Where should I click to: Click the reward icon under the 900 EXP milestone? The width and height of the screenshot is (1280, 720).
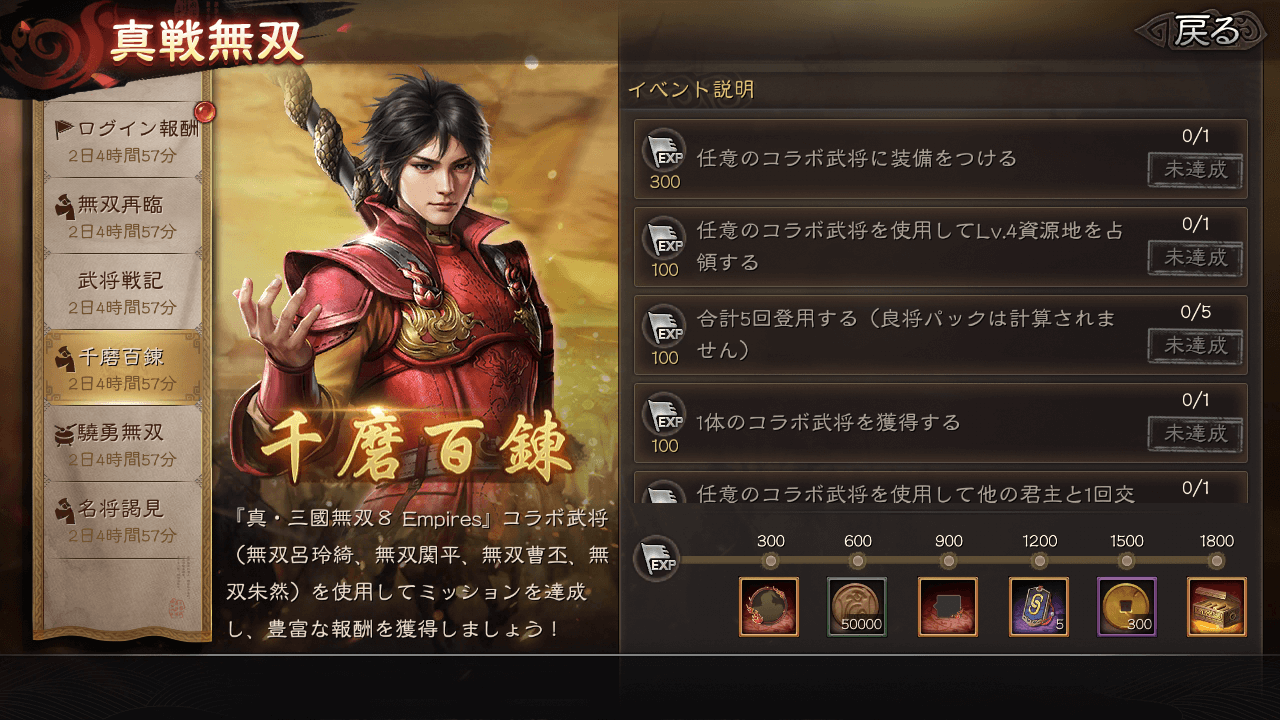[948, 607]
